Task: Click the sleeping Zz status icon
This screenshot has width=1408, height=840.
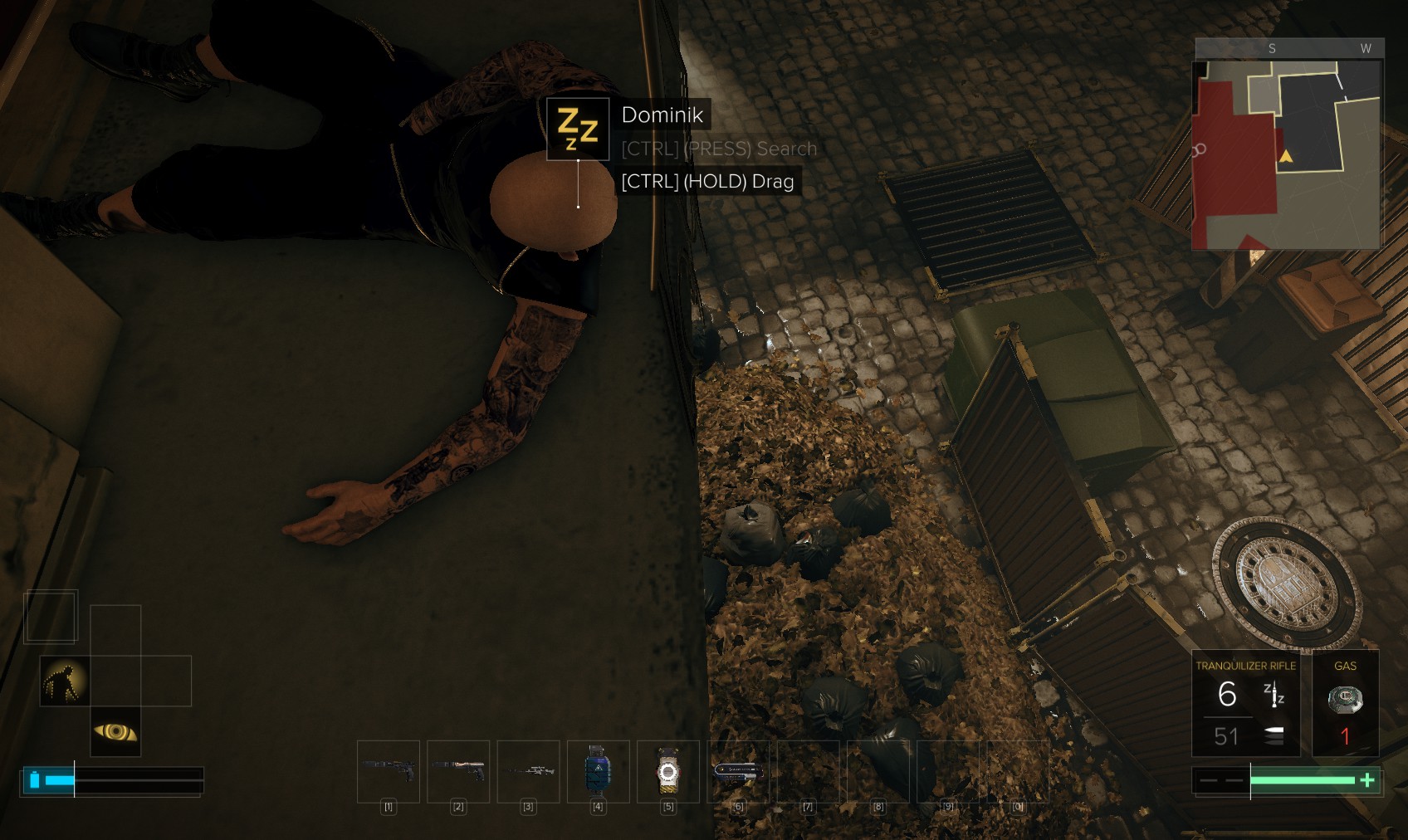Action: (x=578, y=129)
